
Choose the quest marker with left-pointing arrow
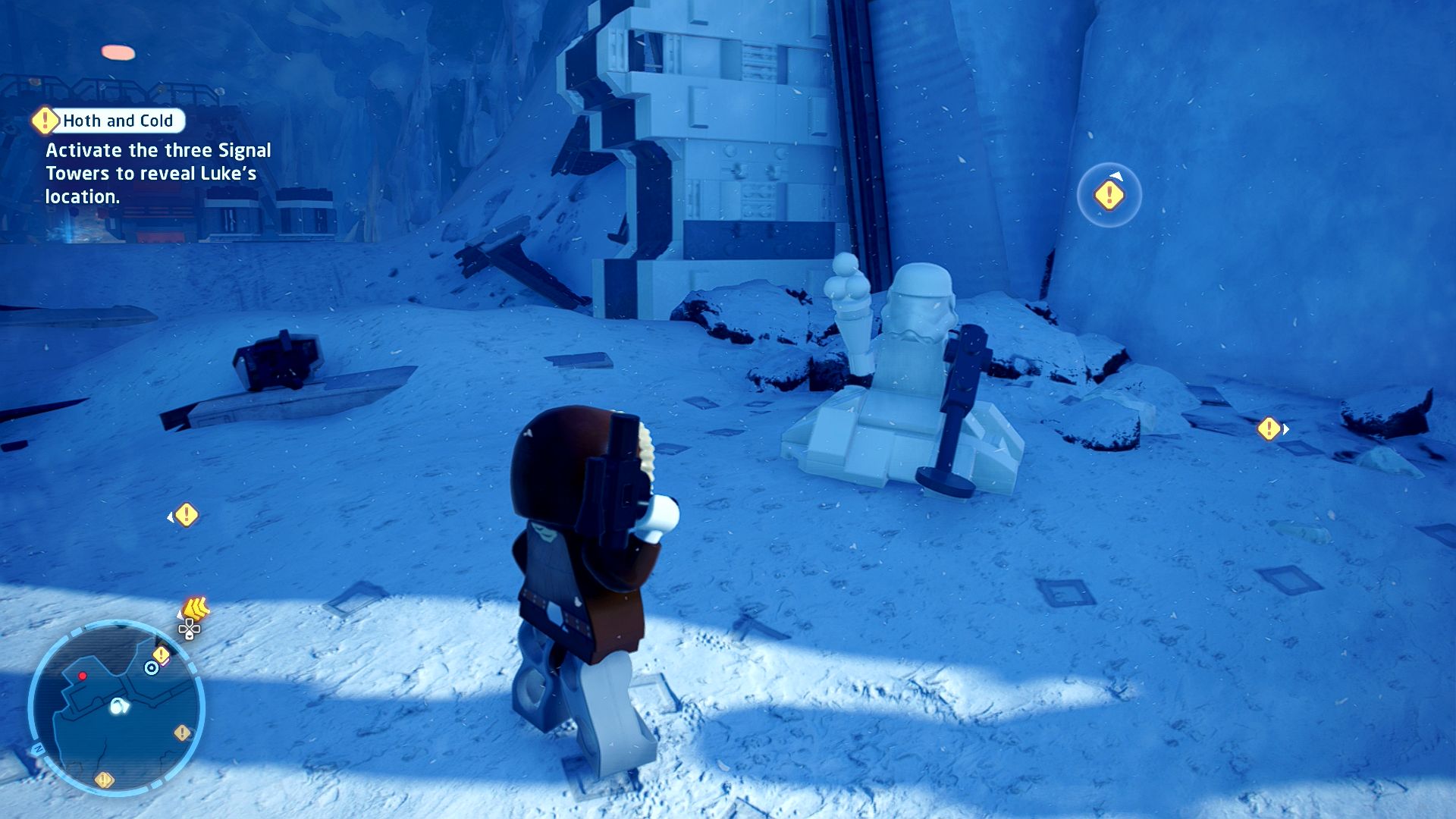(186, 516)
